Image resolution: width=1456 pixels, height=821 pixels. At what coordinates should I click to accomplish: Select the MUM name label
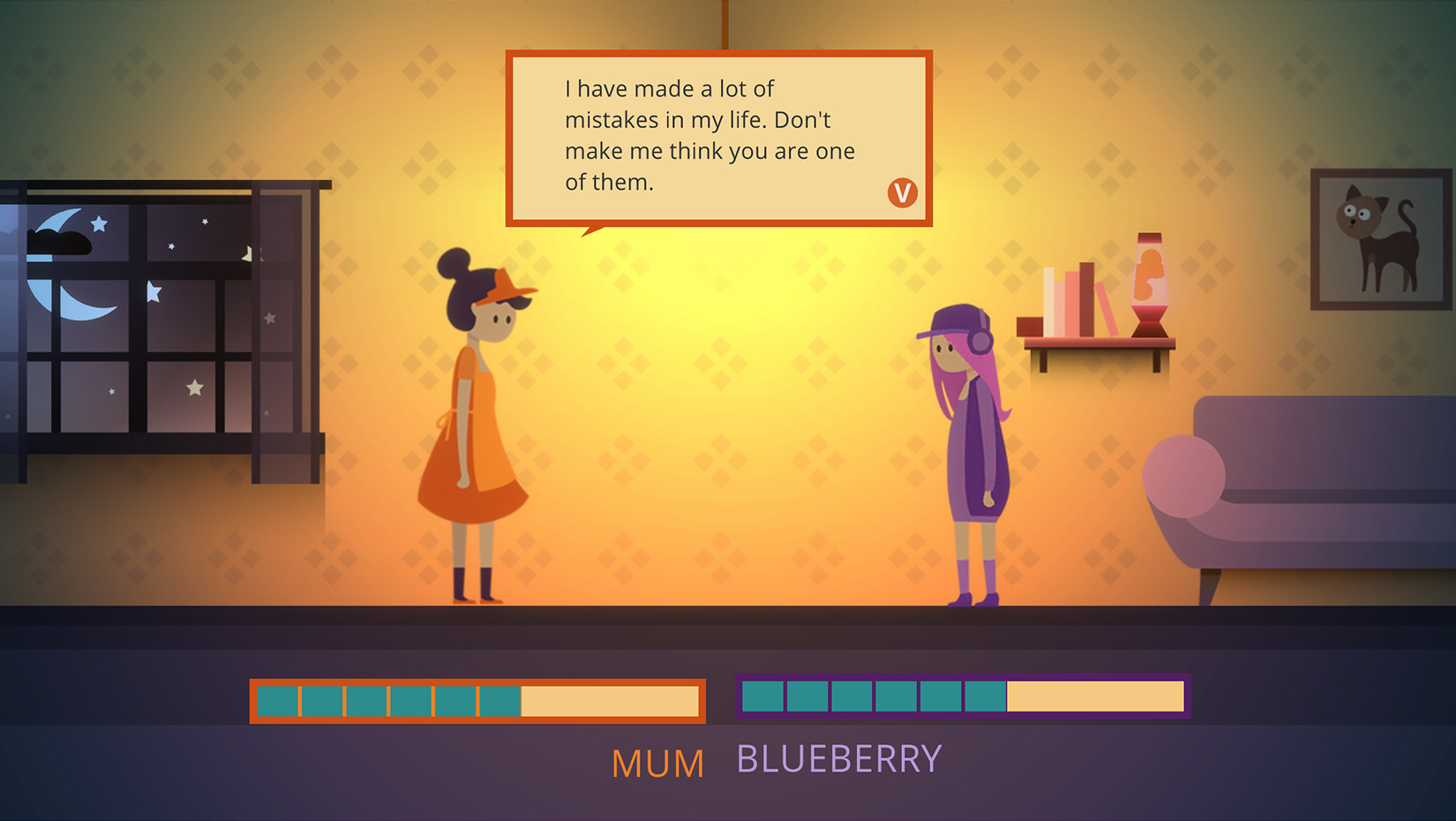(x=659, y=761)
